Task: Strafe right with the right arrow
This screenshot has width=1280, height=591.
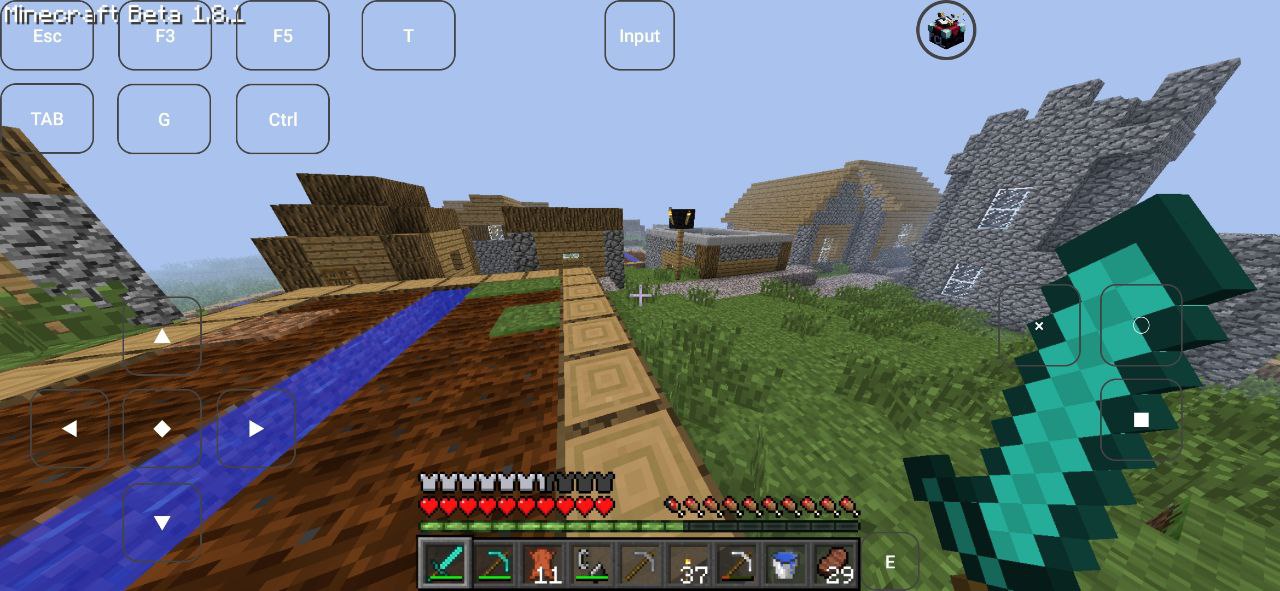Action: 256,428
